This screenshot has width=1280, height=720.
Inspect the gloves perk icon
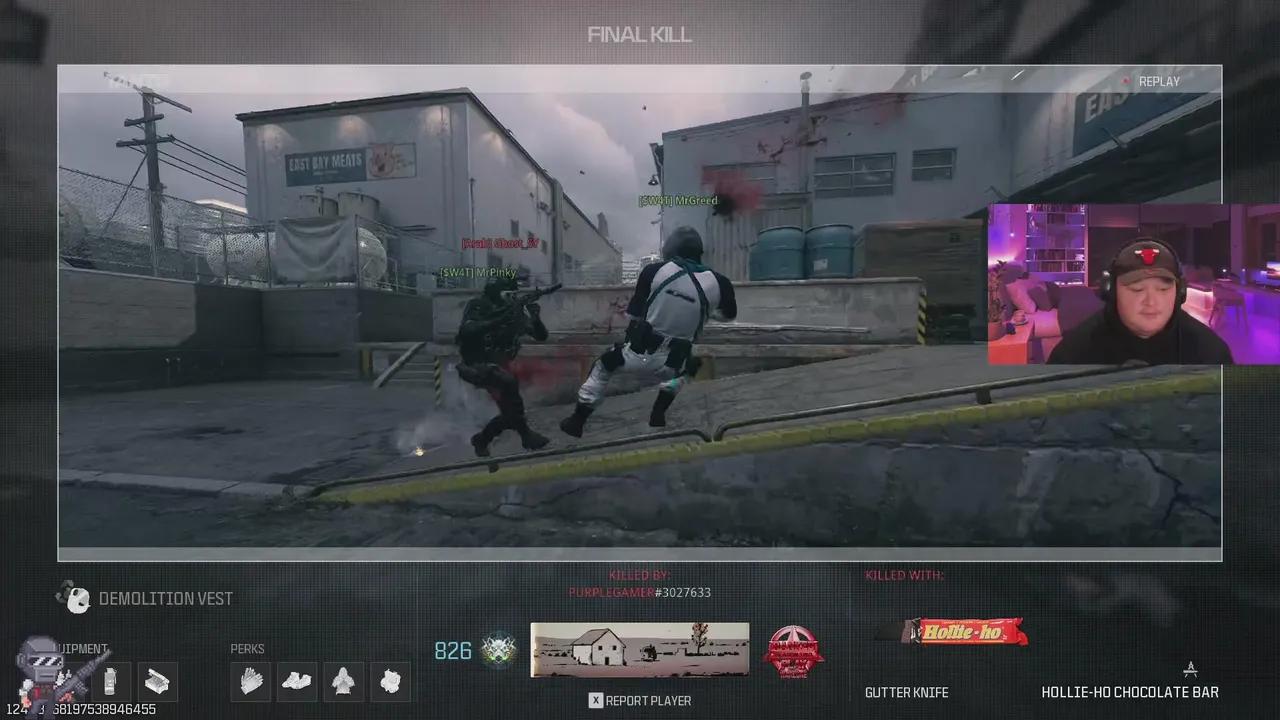click(250, 682)
